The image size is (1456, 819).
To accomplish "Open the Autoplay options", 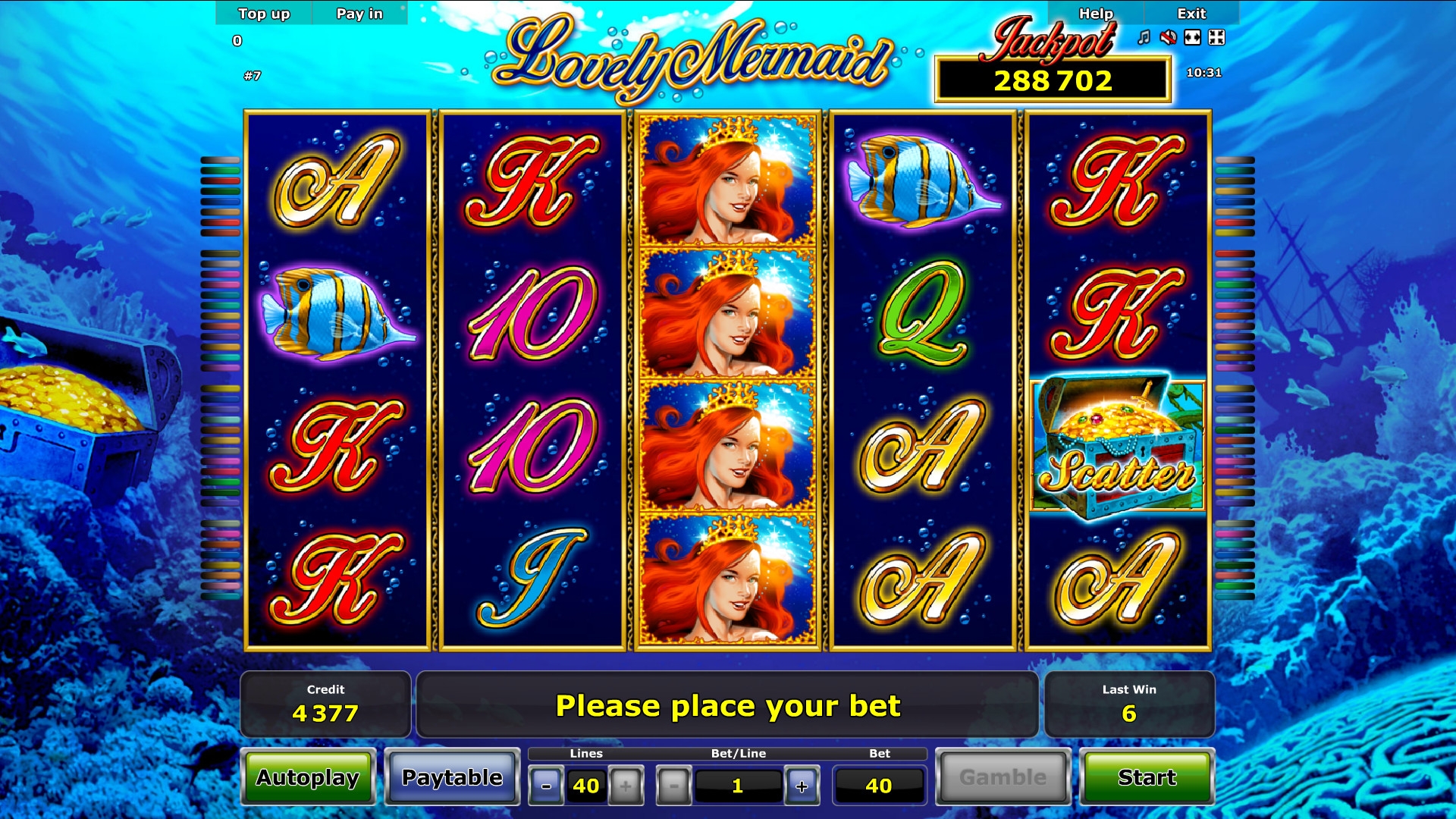I will [x=308, y=777].
